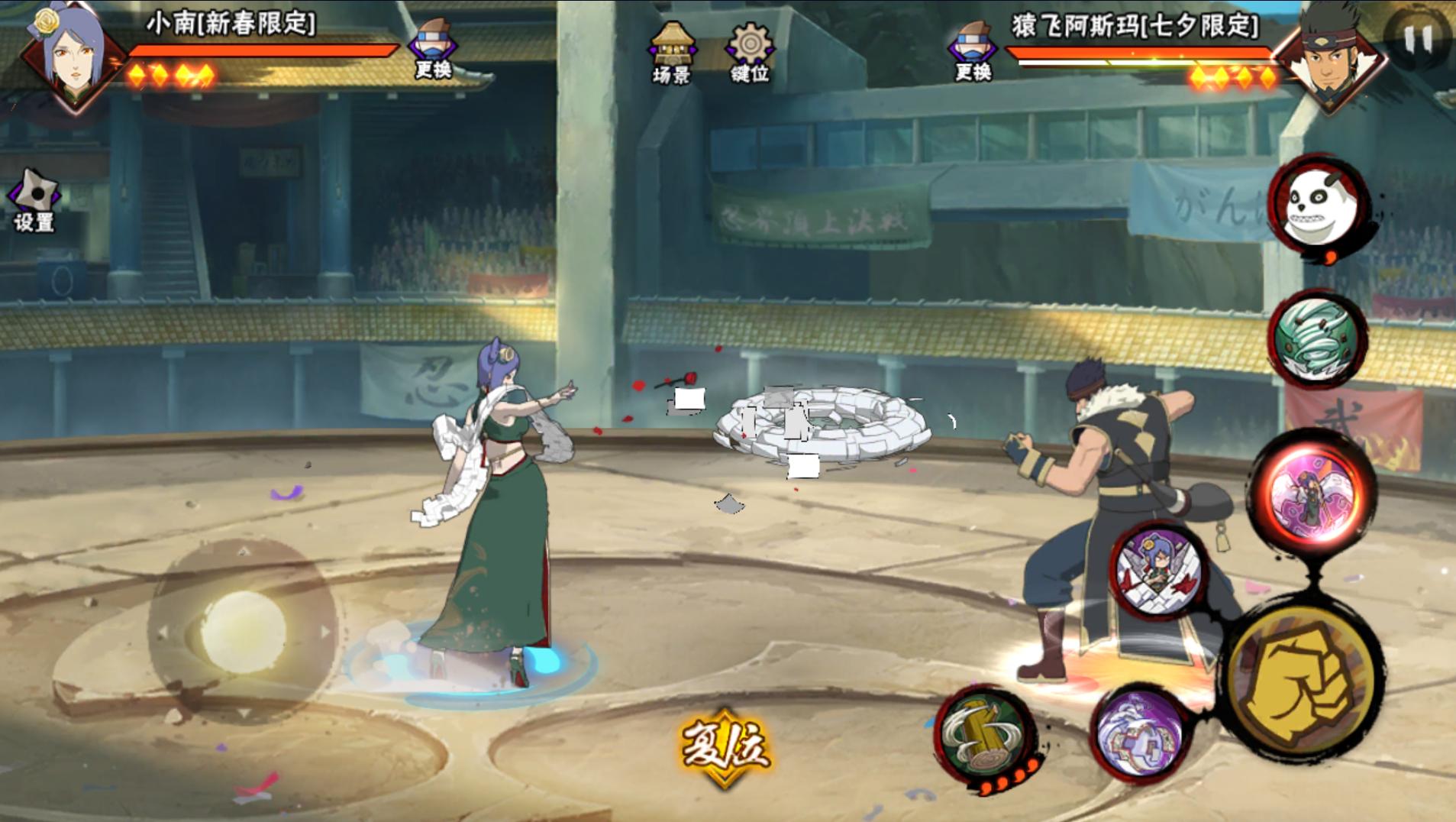Tap the virtual joystick knob
Viewport: 1456px width, 822px height.
(x=242, y=631)
